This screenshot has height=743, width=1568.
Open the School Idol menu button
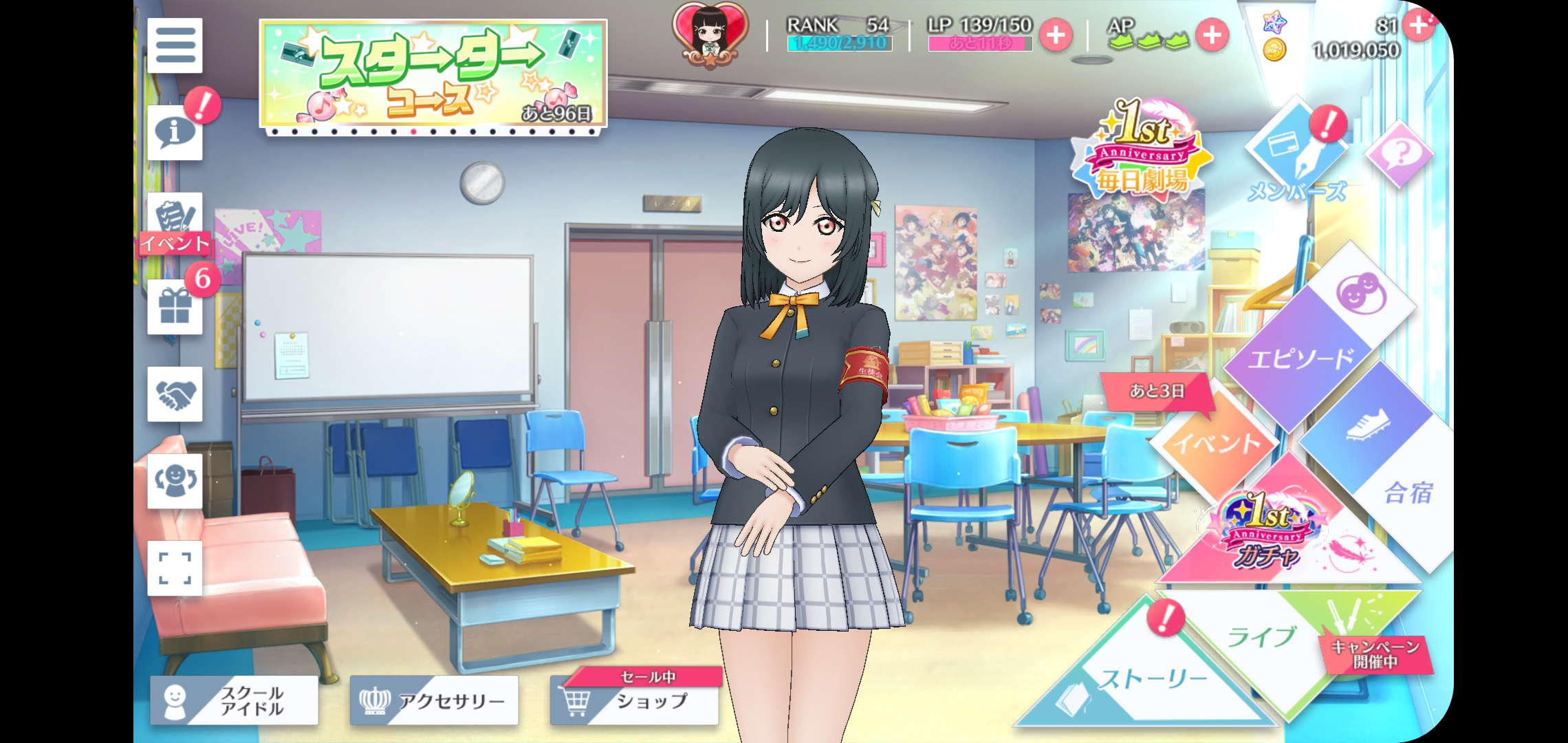pos(235,700)
